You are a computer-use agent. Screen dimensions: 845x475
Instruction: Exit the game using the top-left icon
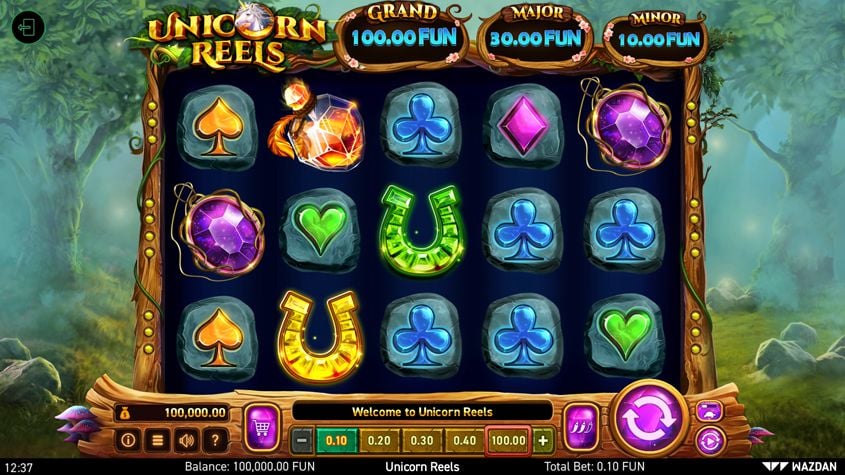(x=28, y=26)
